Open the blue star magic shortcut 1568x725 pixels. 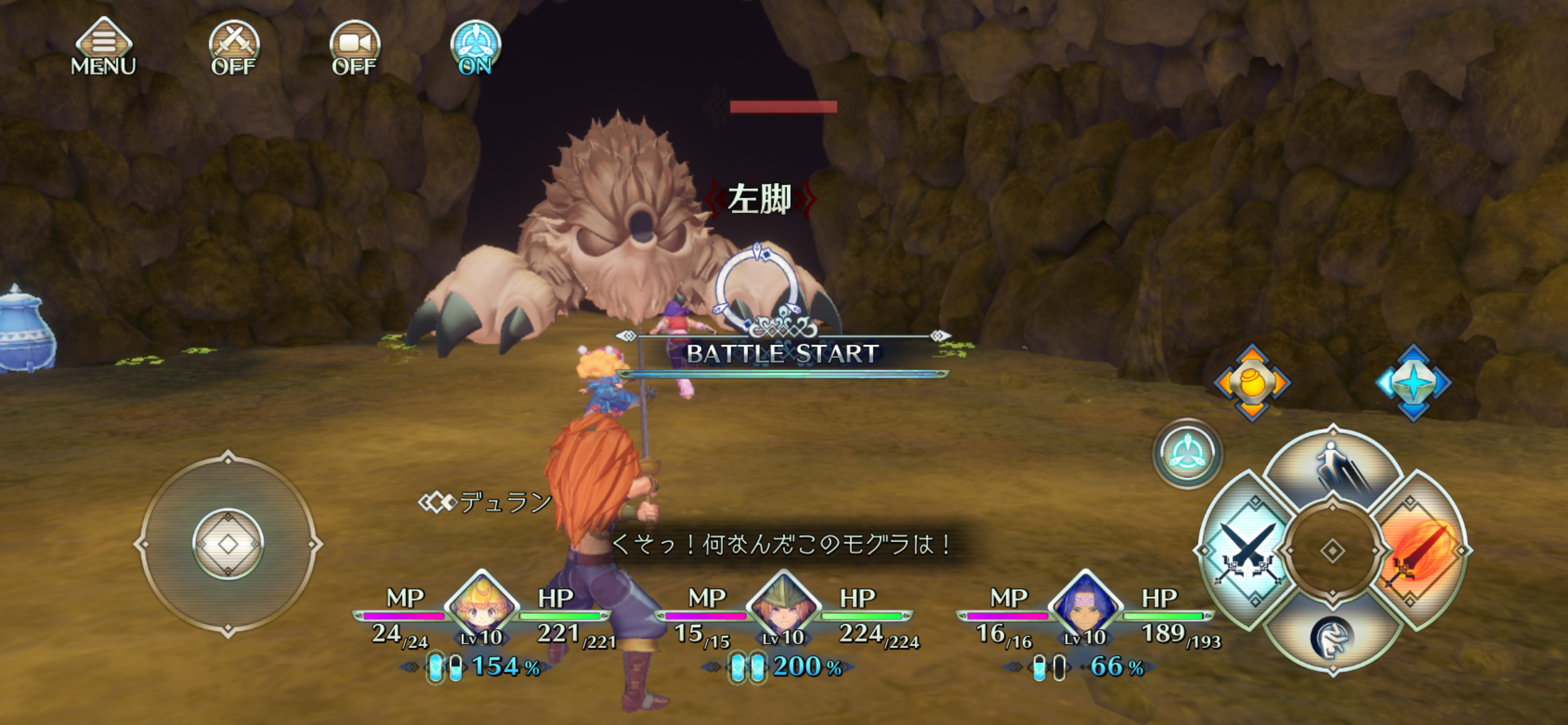[x=1413, y=382]
